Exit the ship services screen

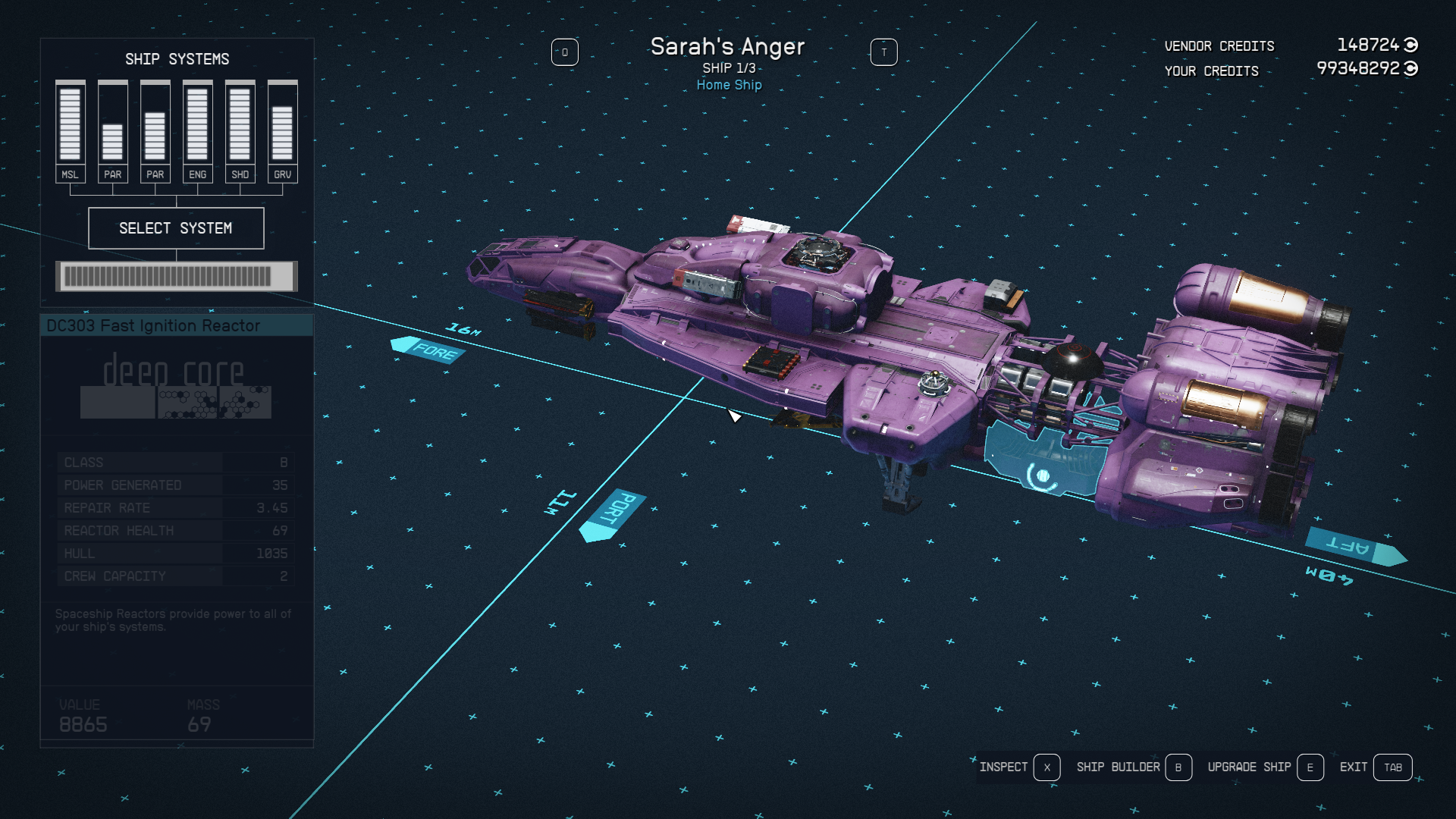1375,767
